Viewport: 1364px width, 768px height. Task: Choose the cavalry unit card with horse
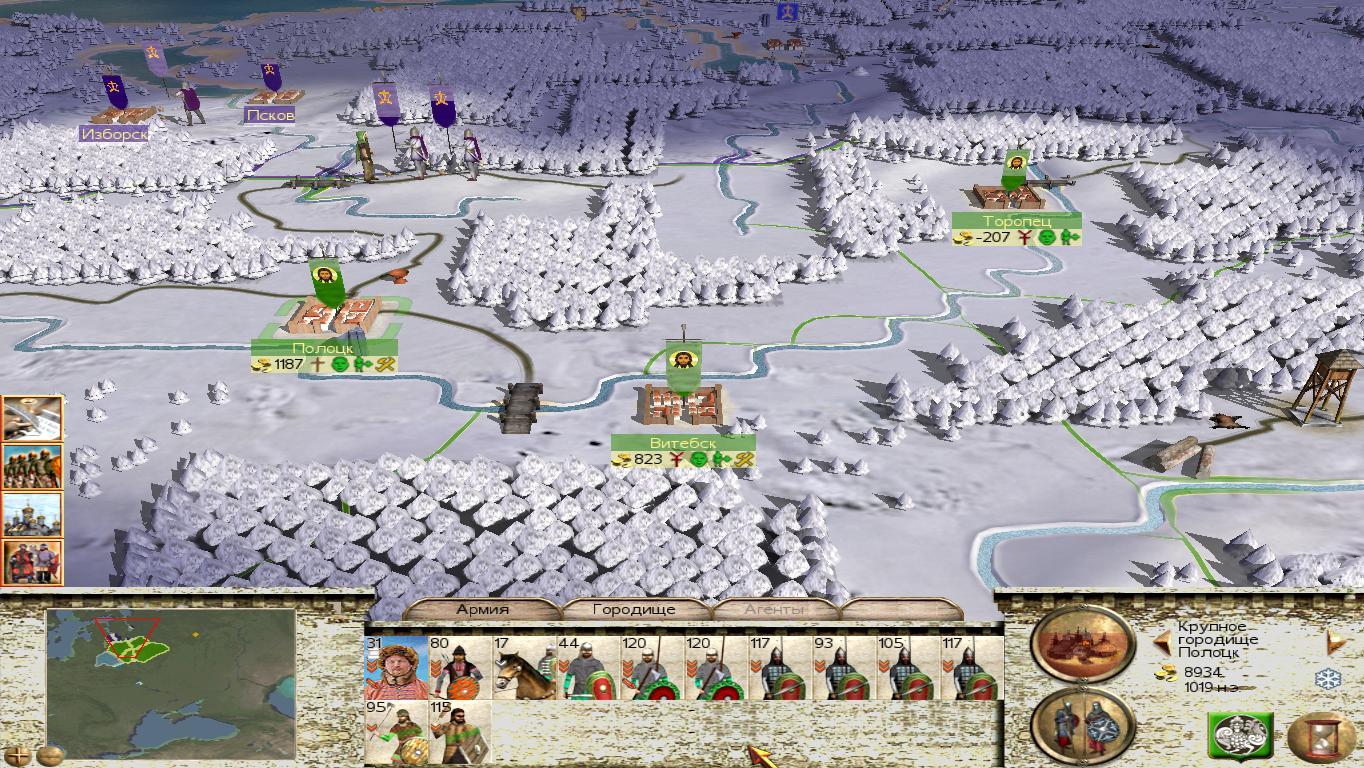click(524, 668)
